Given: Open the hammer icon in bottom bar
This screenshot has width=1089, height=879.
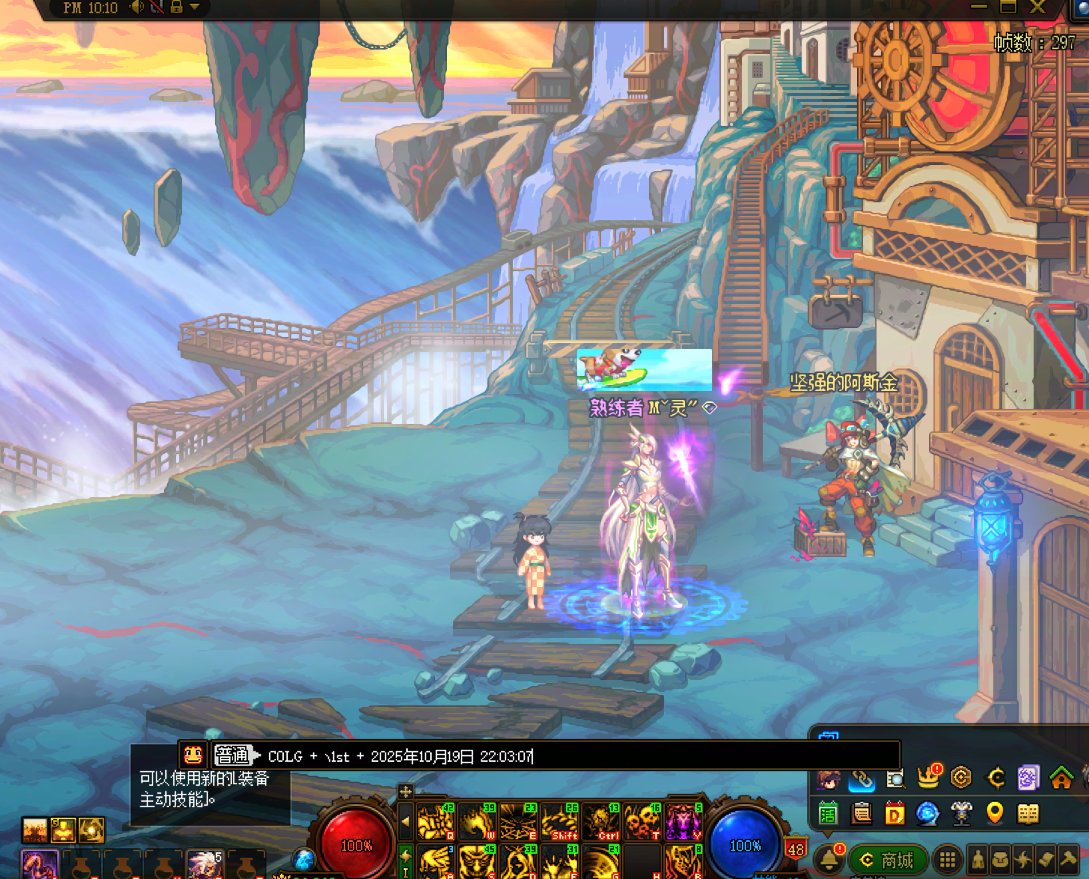Looking at the screenshot, I should coord(1068,860).
